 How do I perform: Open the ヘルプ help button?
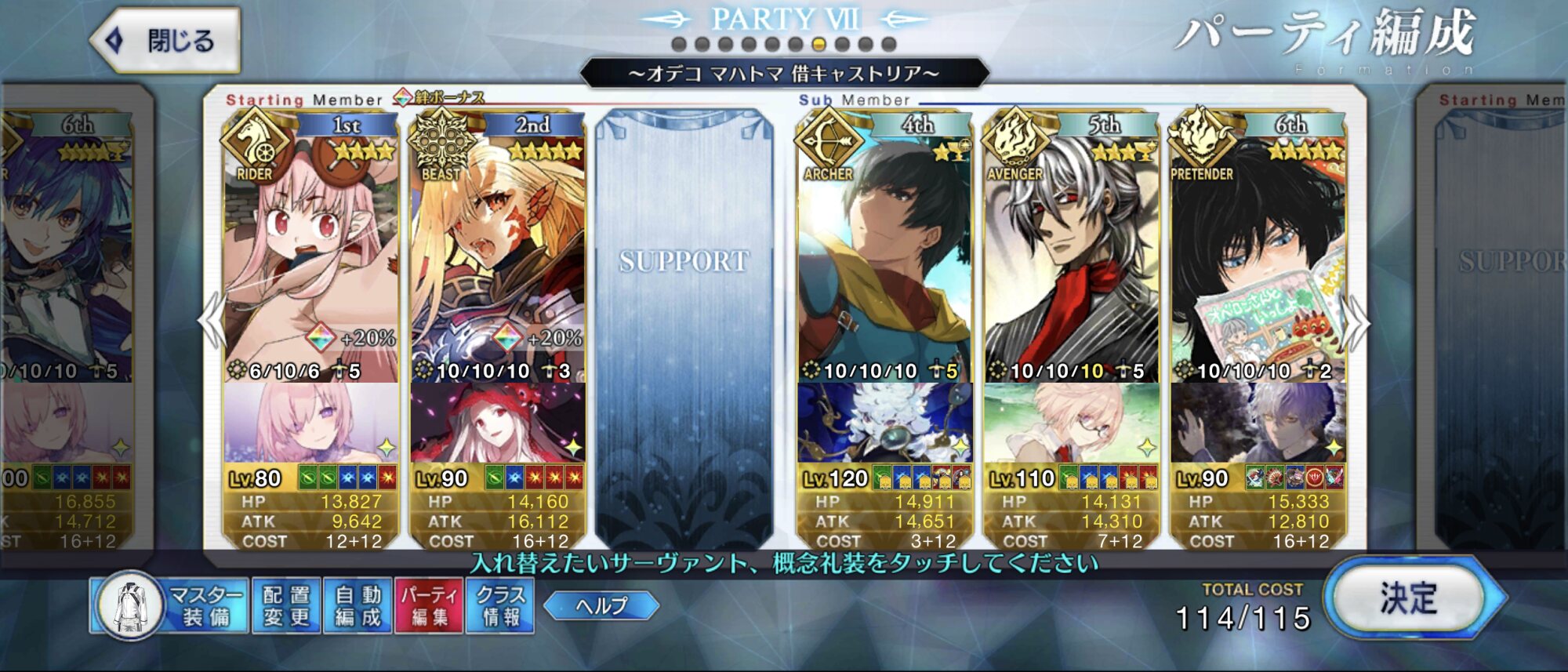tap(601, 605)
